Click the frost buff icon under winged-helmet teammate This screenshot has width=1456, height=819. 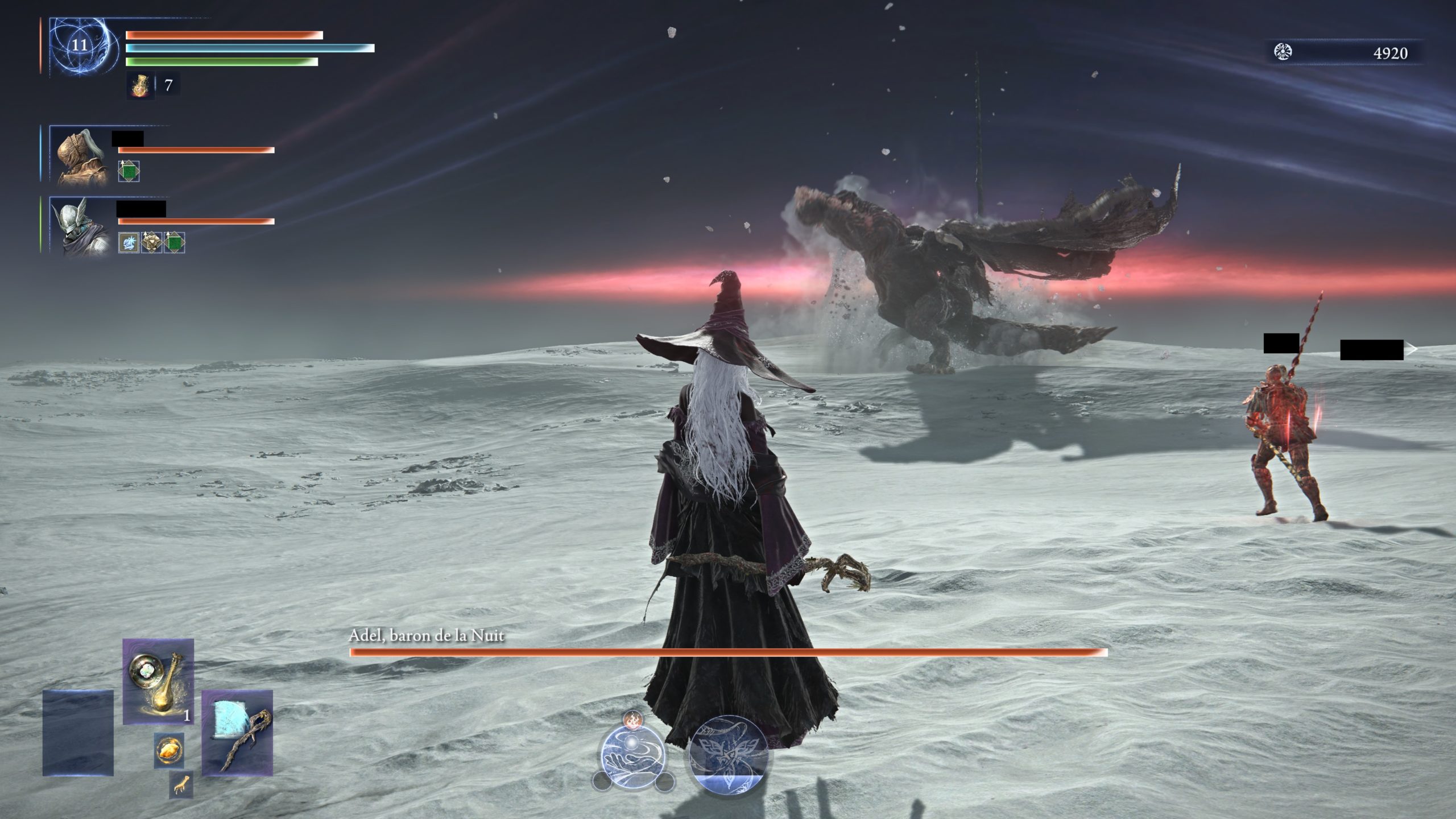coord(129,242)
